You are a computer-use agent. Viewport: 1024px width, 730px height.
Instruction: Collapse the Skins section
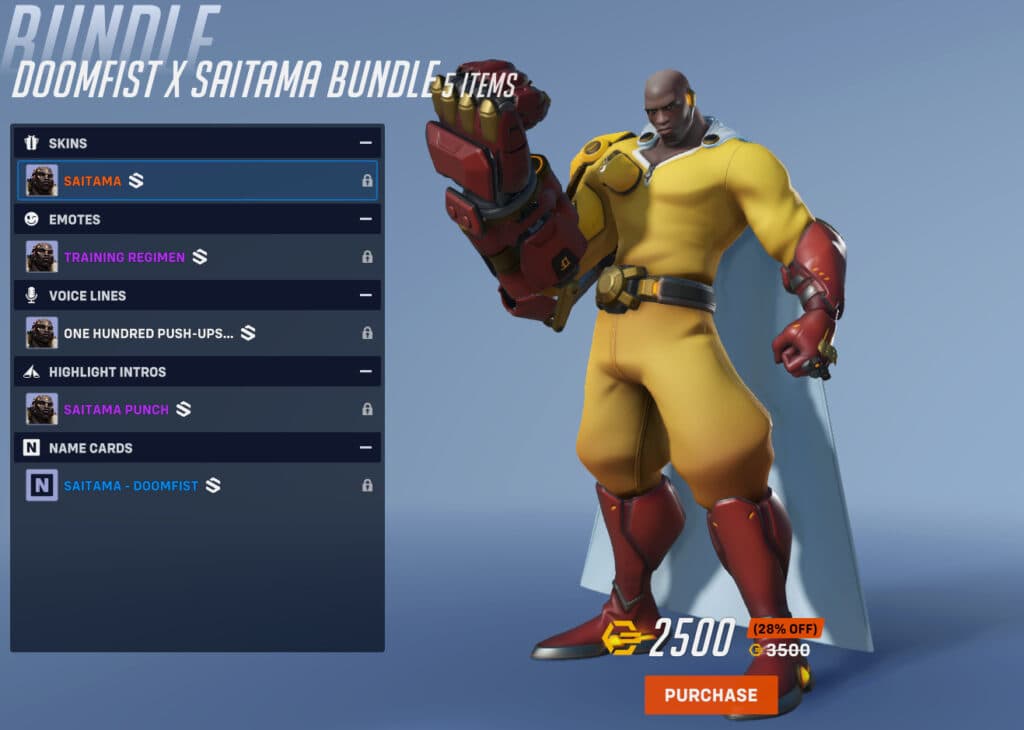click(366, 143)
